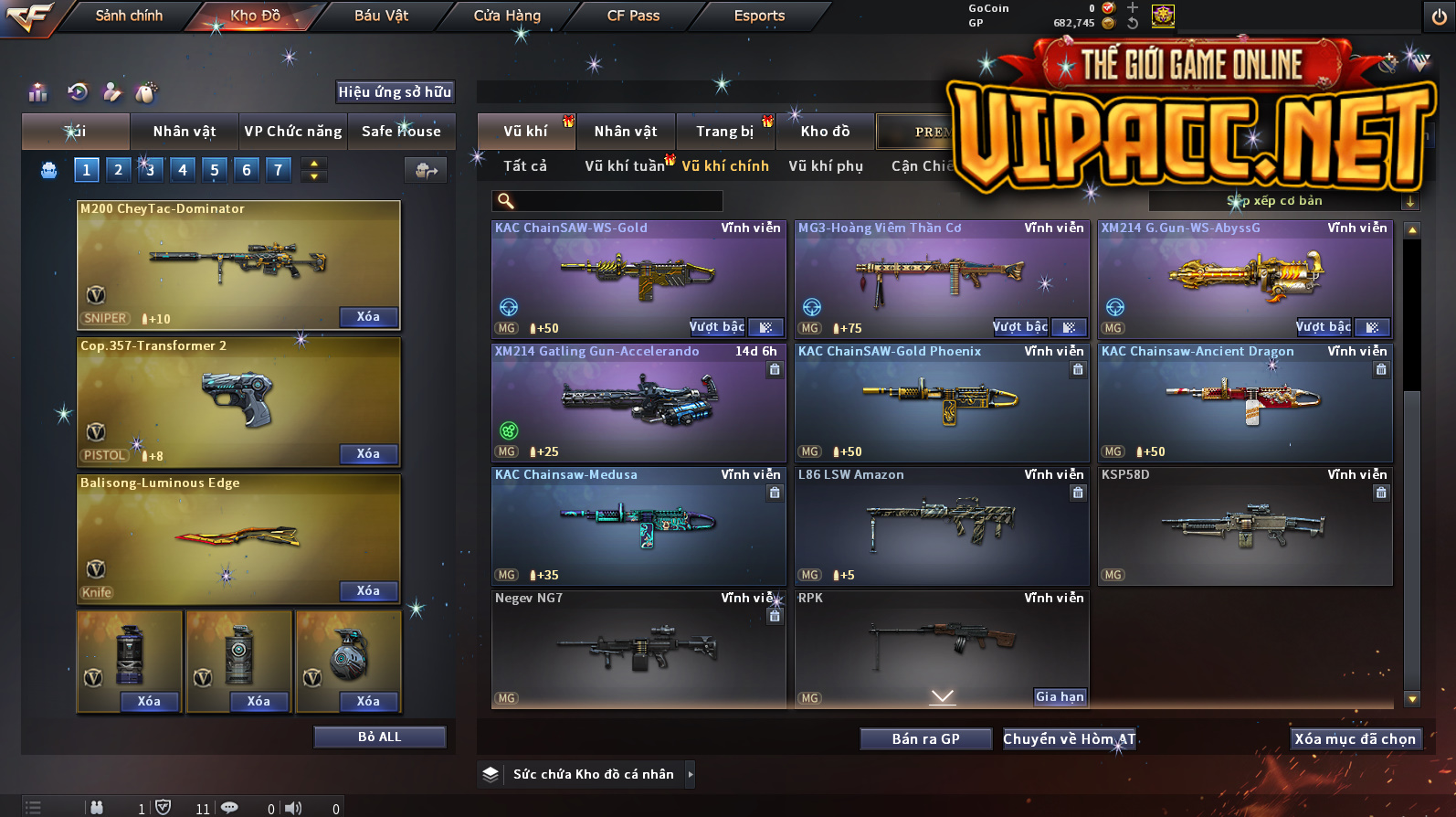Remove the M200 CheyTac-Dominator with Xóa
1456x817 pixels.
tap(368, 316)
